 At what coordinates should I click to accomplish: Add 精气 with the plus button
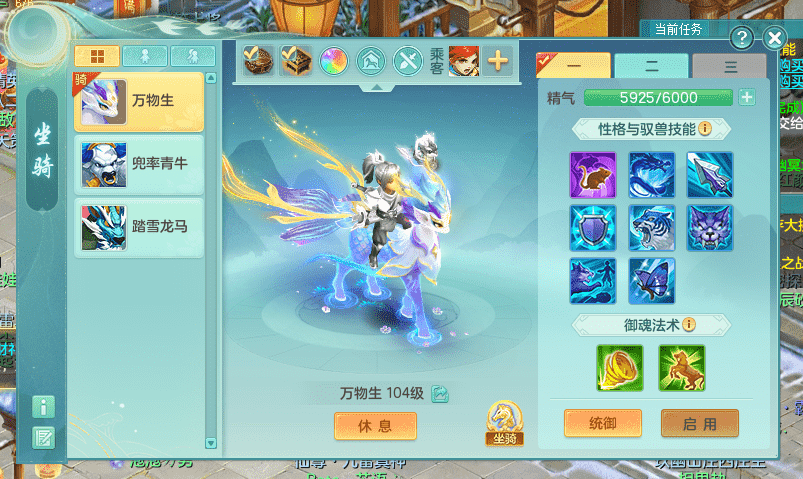(x=746, y=97)
